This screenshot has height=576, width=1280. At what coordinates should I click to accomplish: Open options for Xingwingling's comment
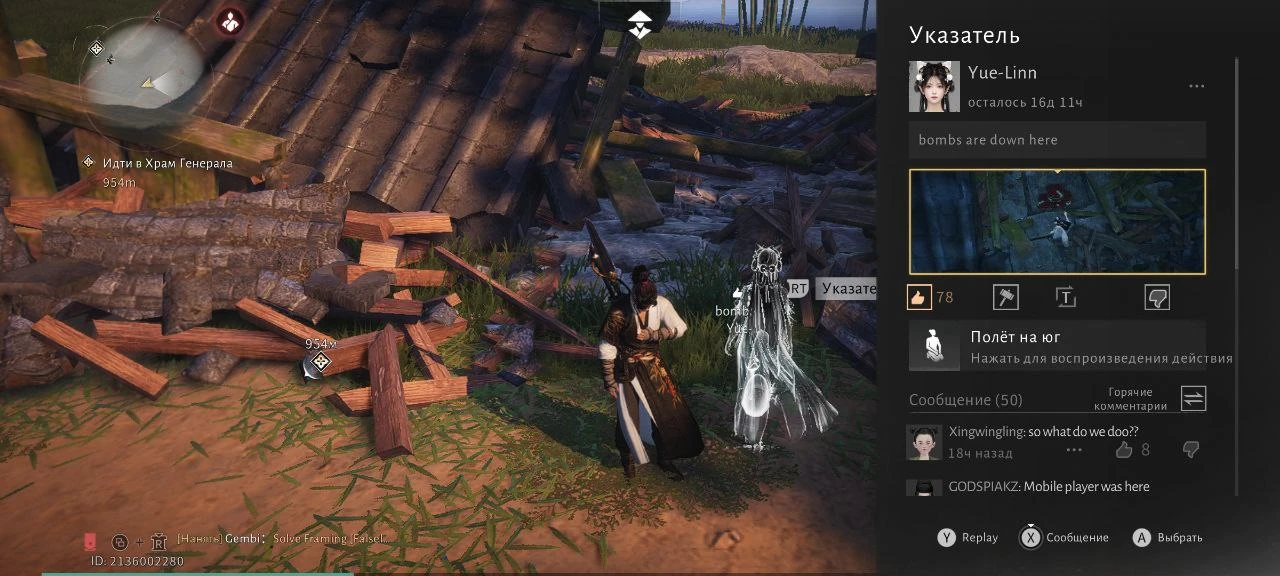click(x=1074, y=450)
